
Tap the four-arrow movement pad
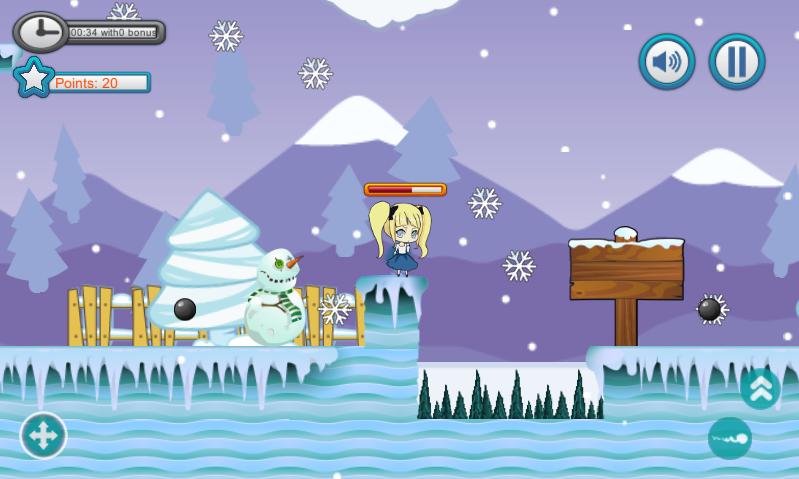click(x=44, y=435)
